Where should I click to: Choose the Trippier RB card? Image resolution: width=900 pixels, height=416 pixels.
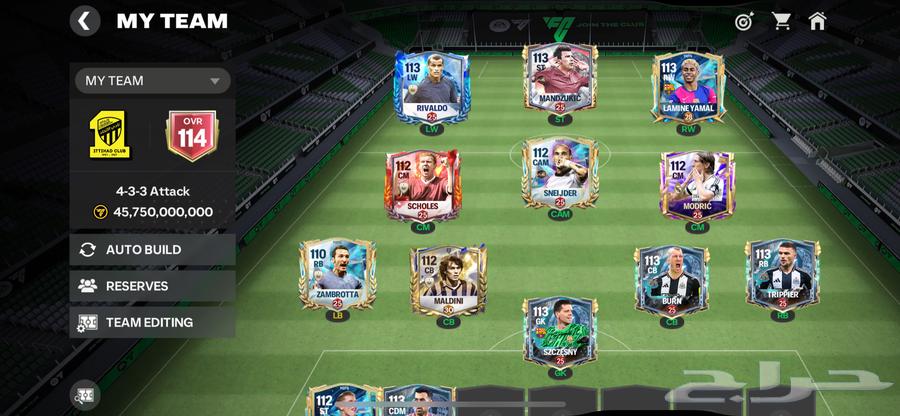click(782, 275)
